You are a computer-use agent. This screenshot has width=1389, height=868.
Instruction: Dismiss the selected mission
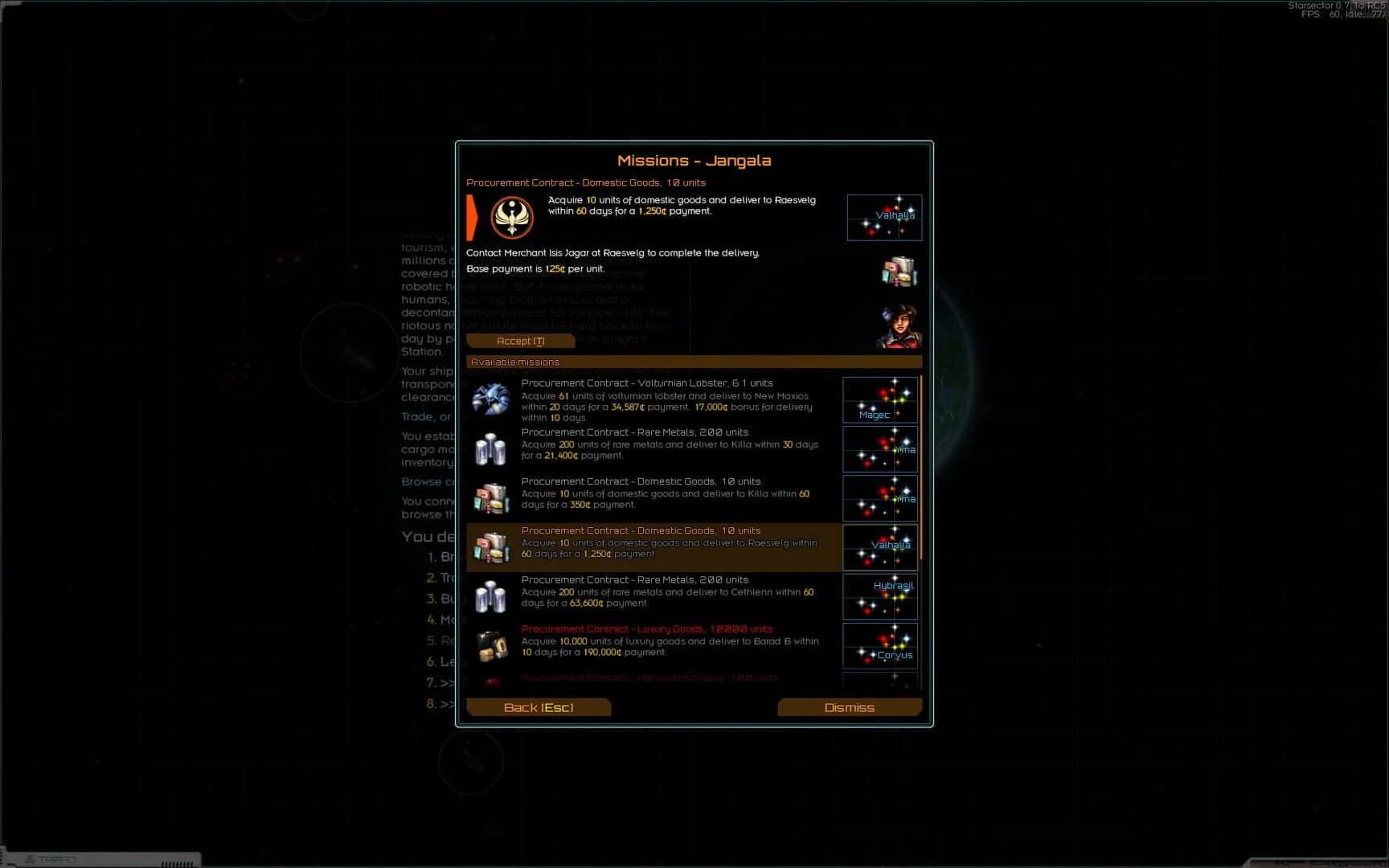pos(850,707)
